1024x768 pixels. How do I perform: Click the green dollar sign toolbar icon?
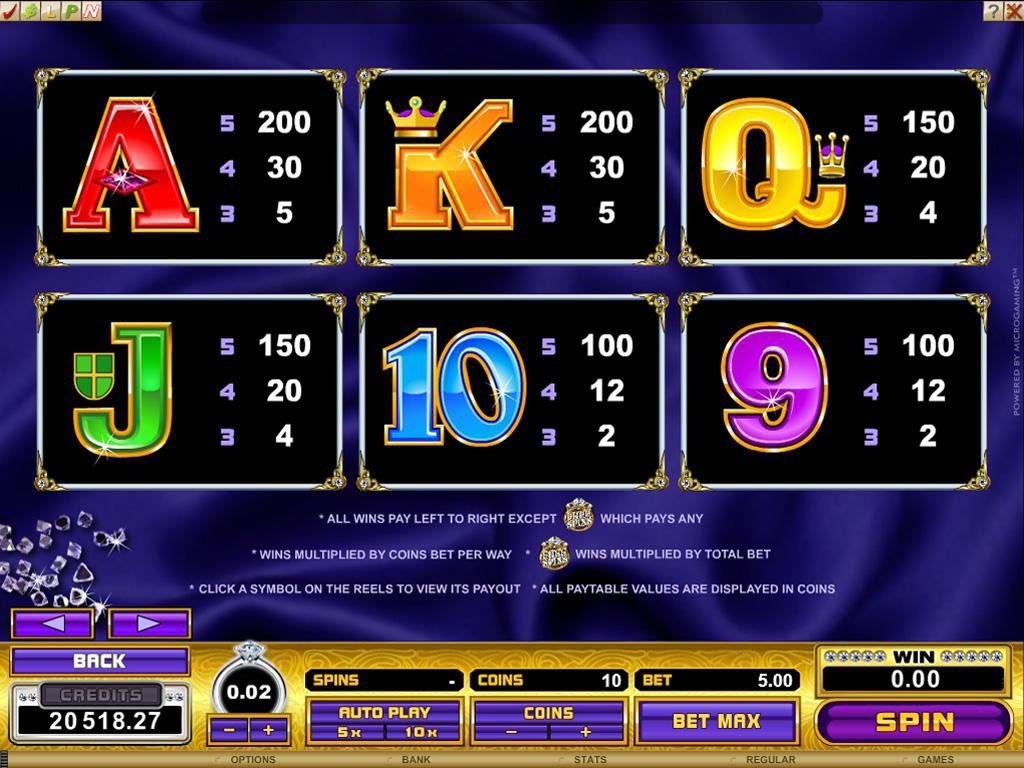pos(30,11)
